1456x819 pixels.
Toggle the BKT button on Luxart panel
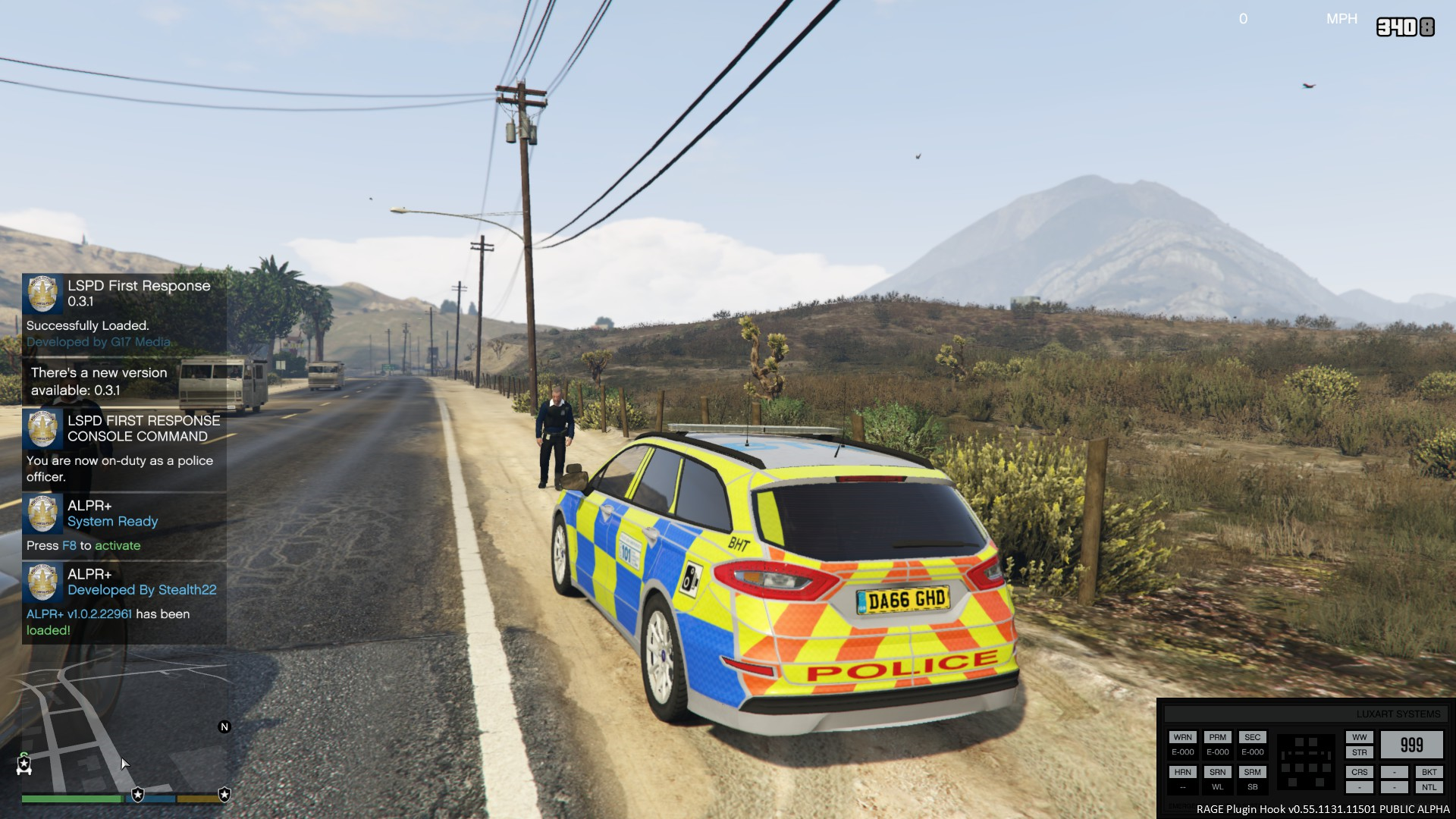click(1429, 772)
